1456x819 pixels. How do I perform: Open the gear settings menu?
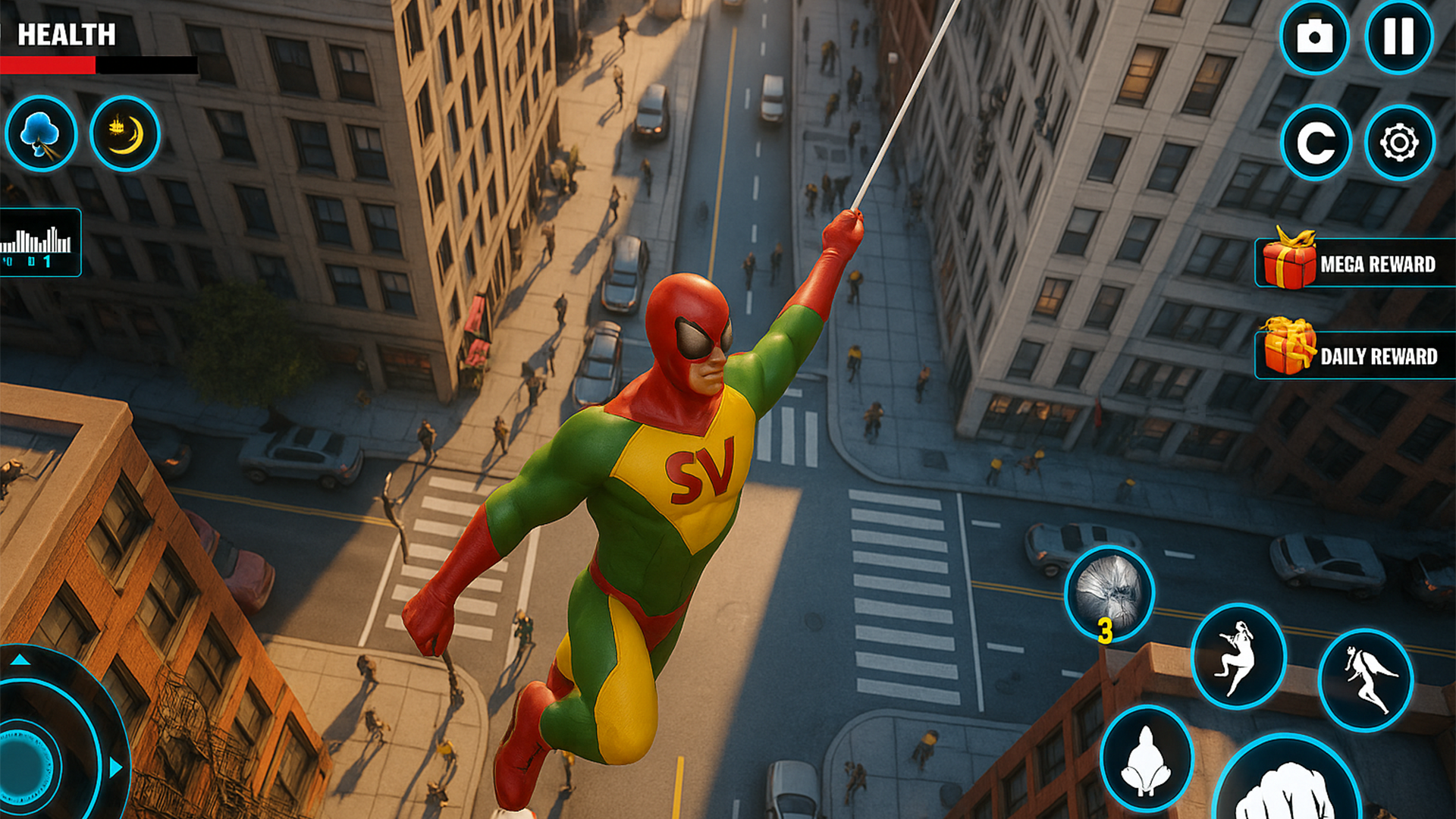point(1399,142)
